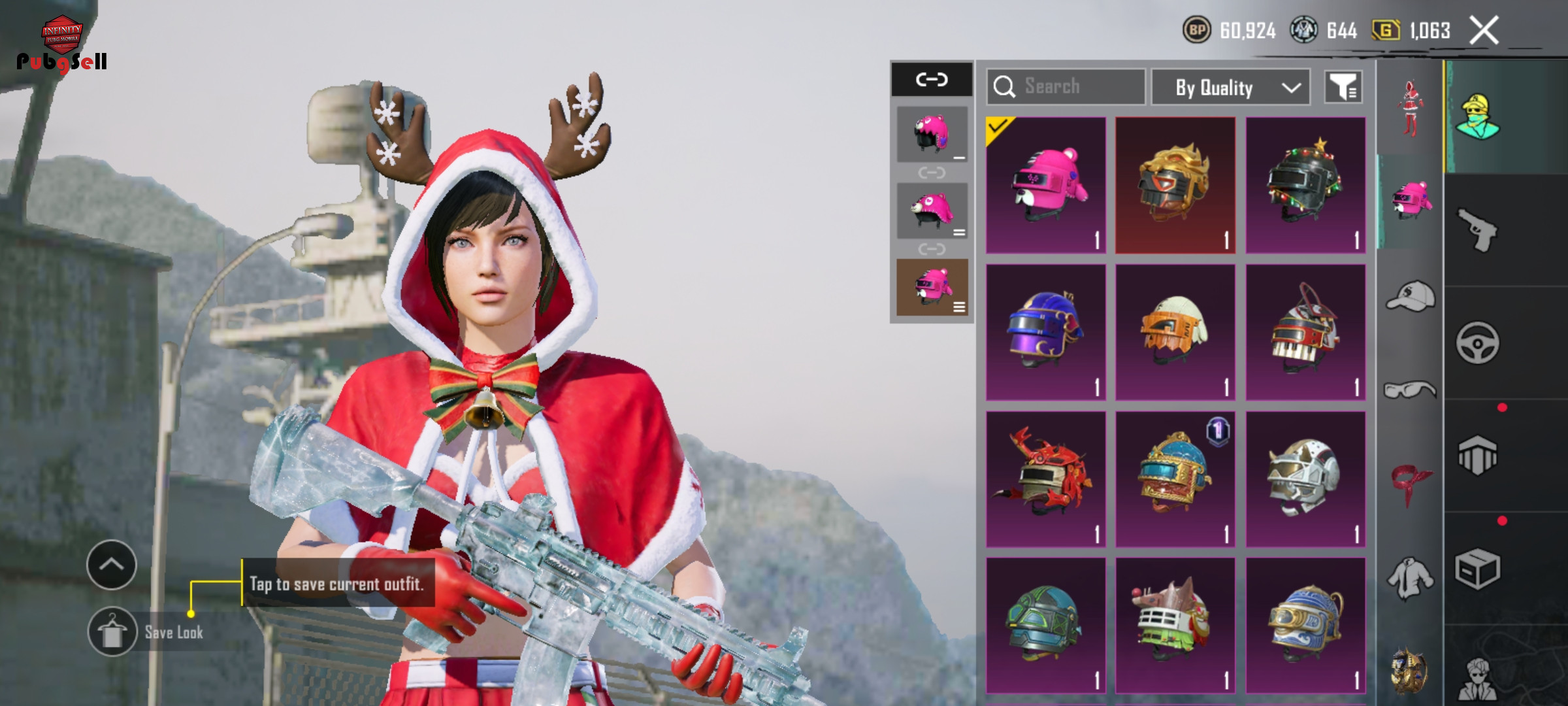
Task: Open the By Quality sort dropdown
Action: click(1230, 88)
